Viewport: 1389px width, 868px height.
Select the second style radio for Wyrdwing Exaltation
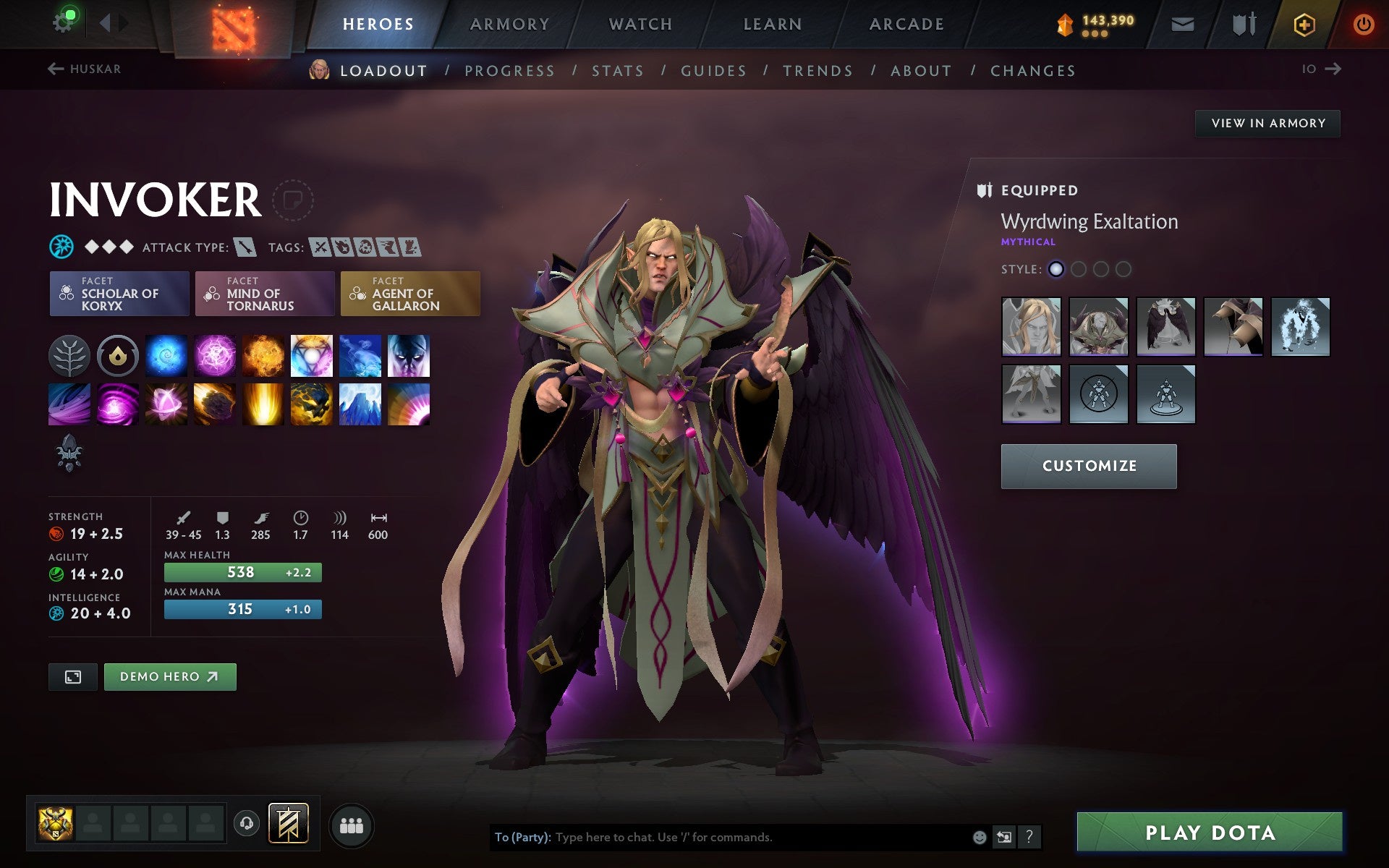click(1079, 268)
